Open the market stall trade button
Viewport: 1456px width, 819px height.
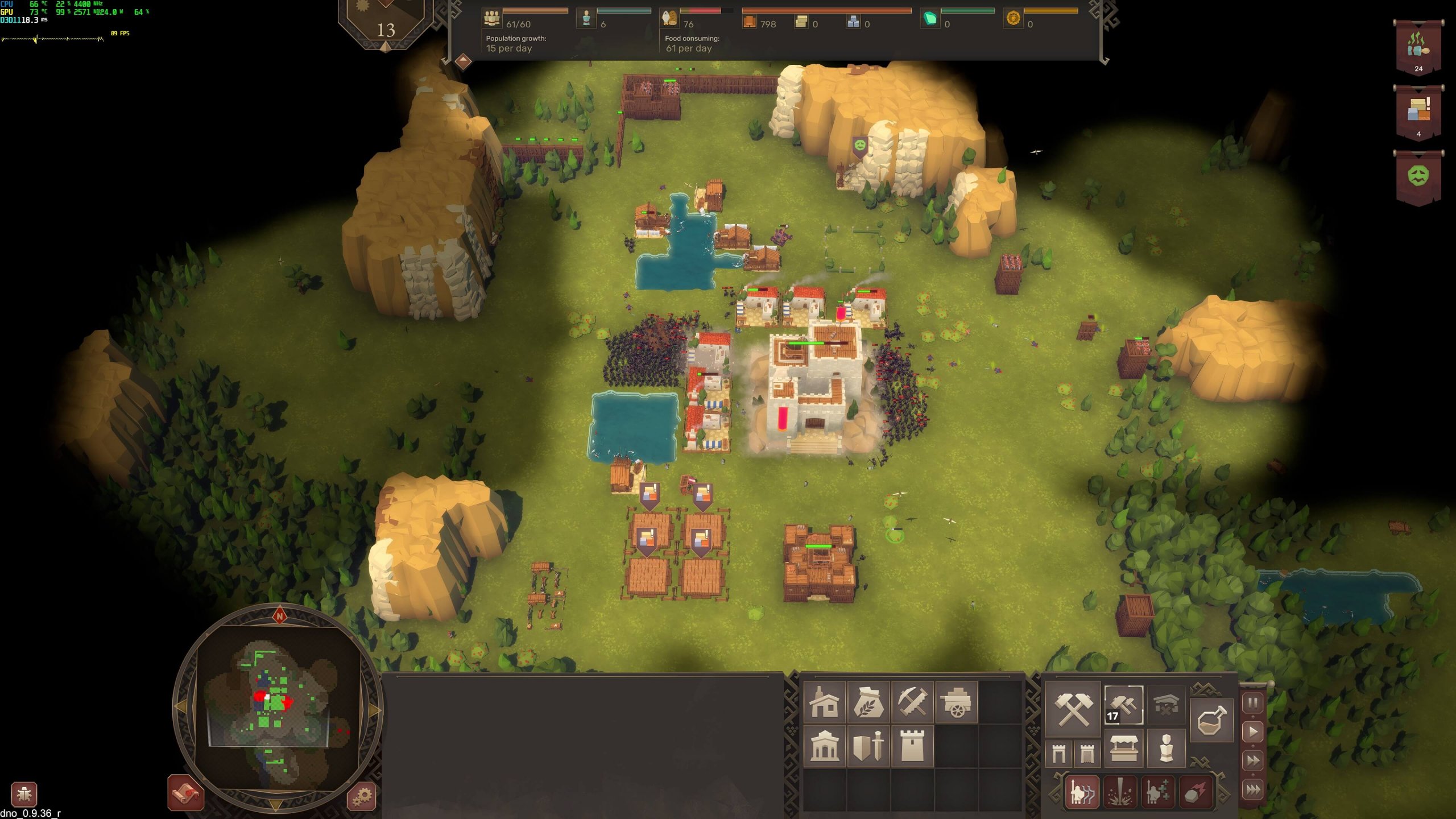(x=1124, y=749)
